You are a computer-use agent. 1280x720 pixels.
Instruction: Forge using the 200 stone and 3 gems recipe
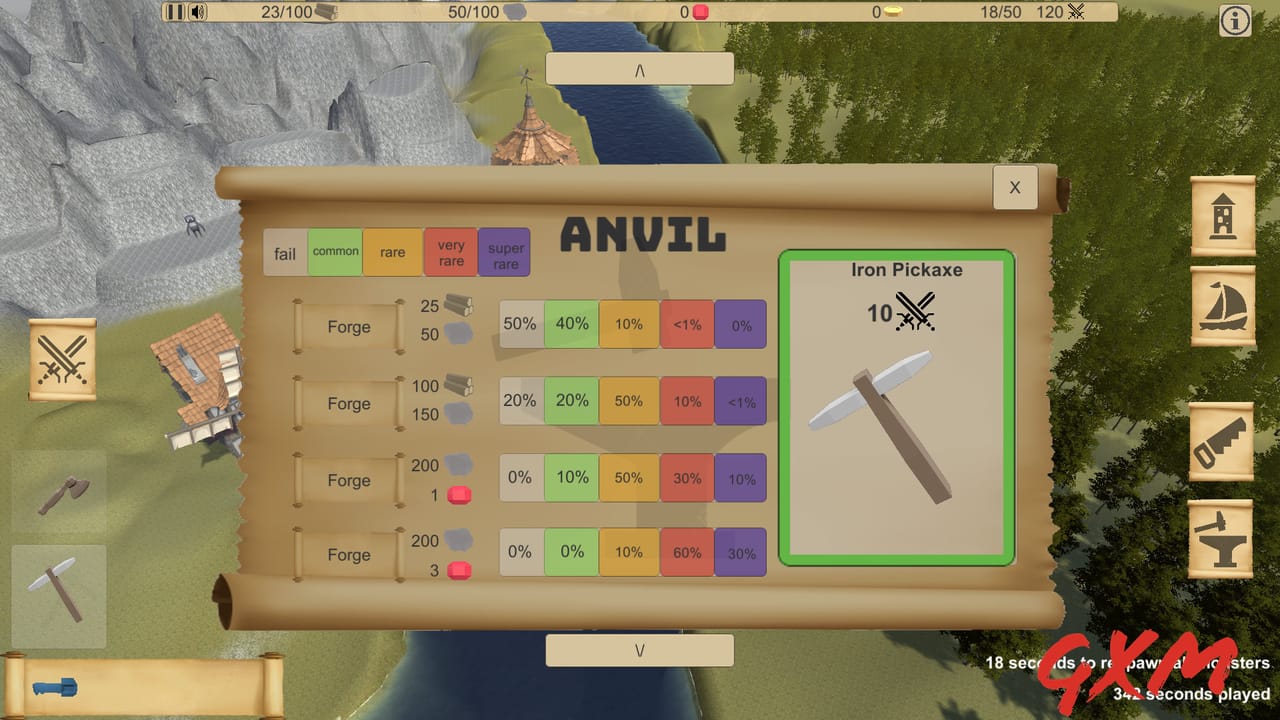(347, 555)
